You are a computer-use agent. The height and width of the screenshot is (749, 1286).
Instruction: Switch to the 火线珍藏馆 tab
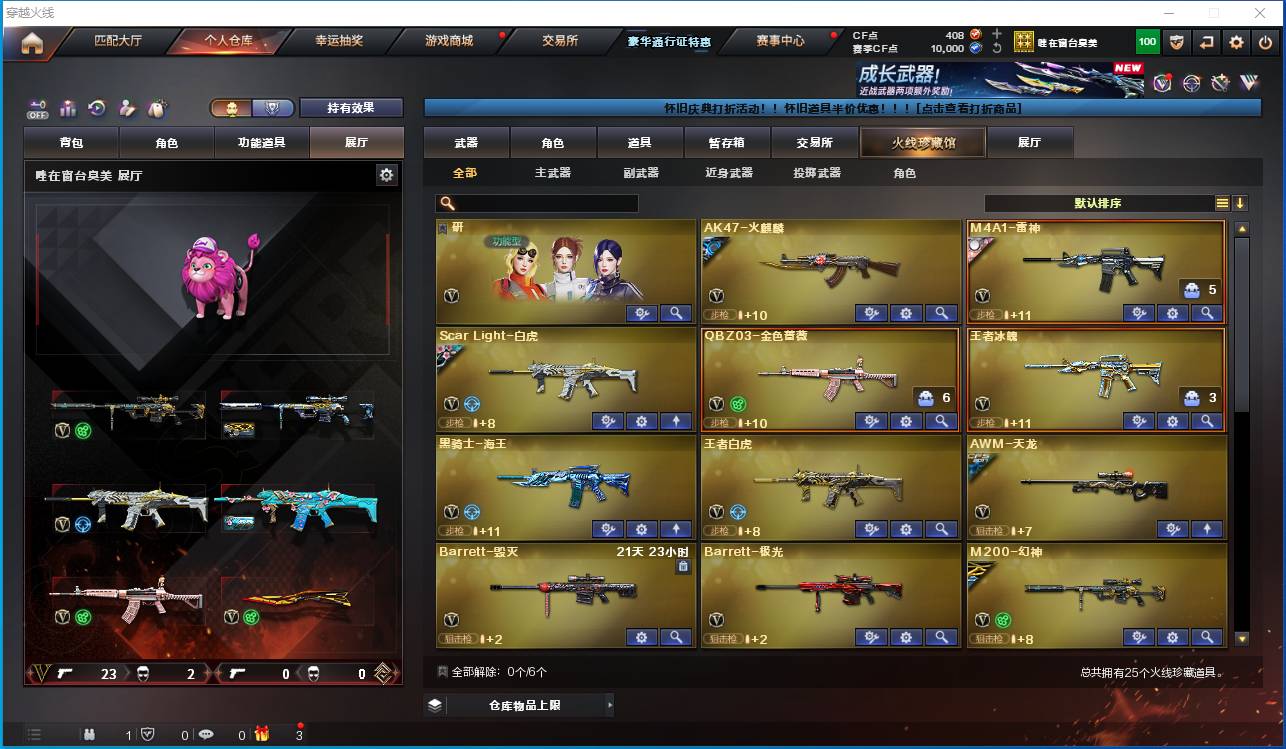[x=921, y=142]
